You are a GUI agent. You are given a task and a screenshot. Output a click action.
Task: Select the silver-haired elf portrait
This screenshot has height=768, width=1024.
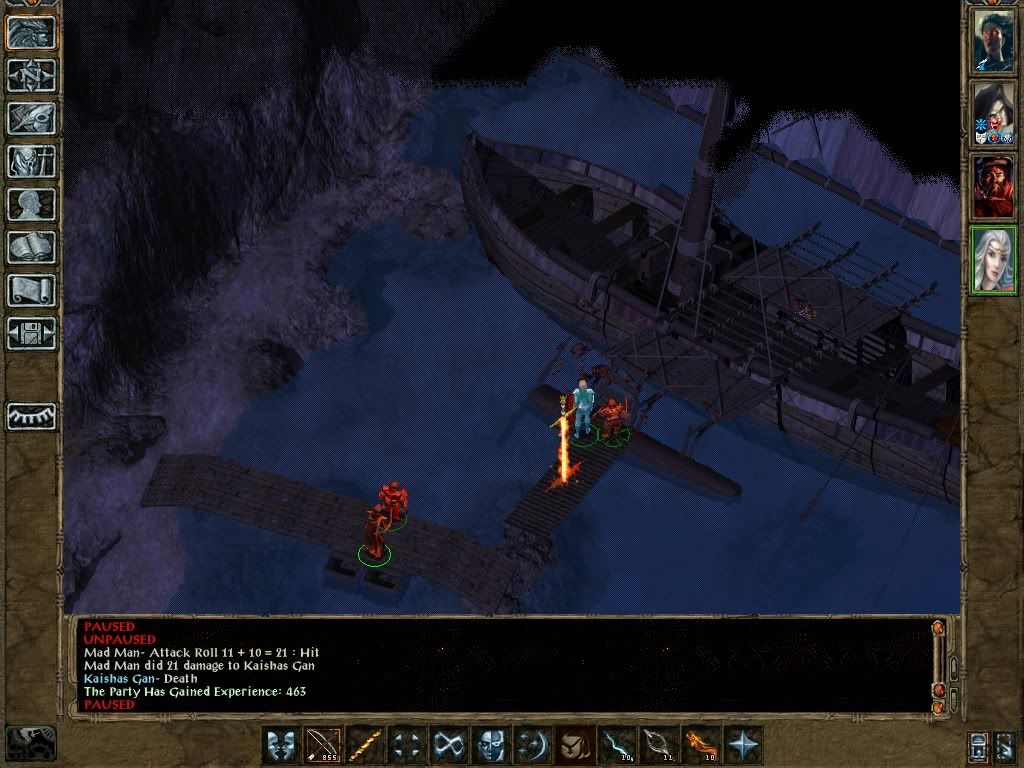tap(994, 260)
